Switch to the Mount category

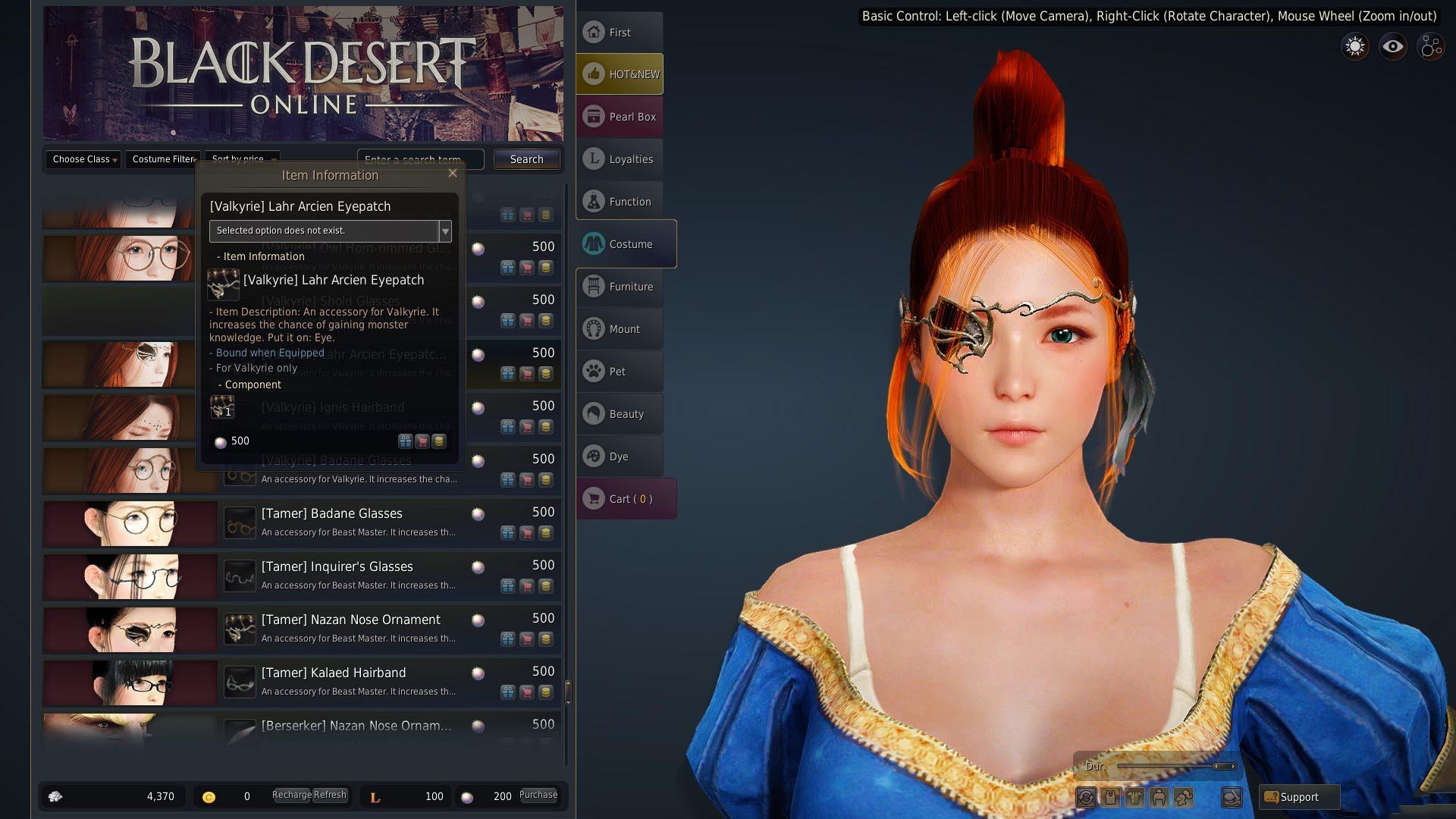pos(620,329)
